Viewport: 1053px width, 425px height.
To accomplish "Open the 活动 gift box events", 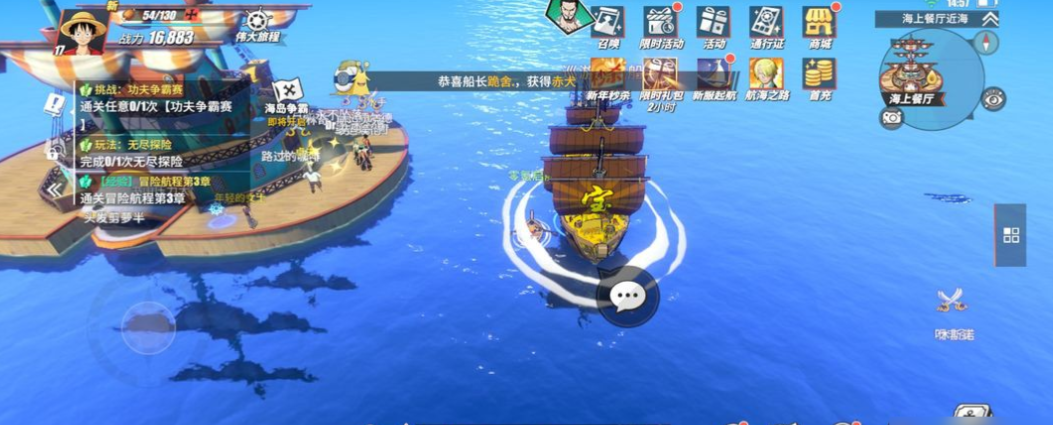I will click(x=713, y=24).
